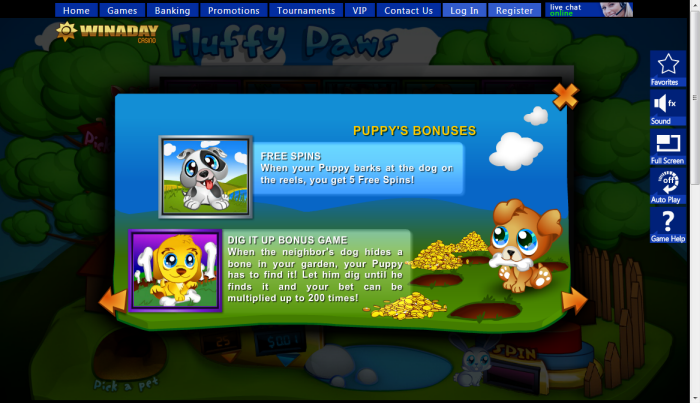Switch to Full Screen mode
Image resolution: width=700 pixels, height=403 pixels.
(x=666, y=147)
